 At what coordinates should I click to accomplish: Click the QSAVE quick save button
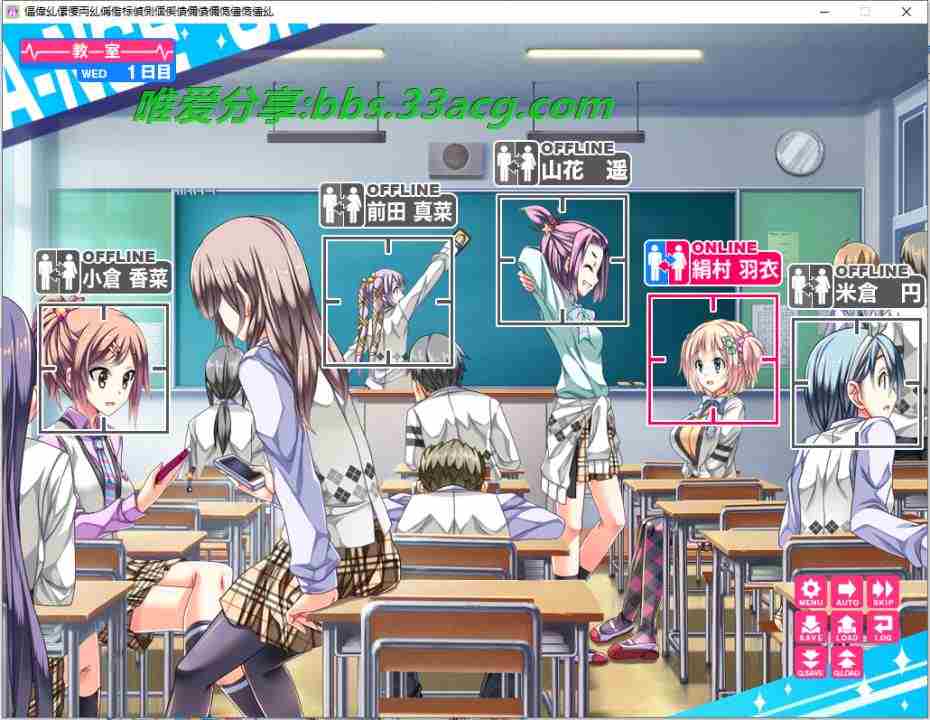click(x=810, y=660)
